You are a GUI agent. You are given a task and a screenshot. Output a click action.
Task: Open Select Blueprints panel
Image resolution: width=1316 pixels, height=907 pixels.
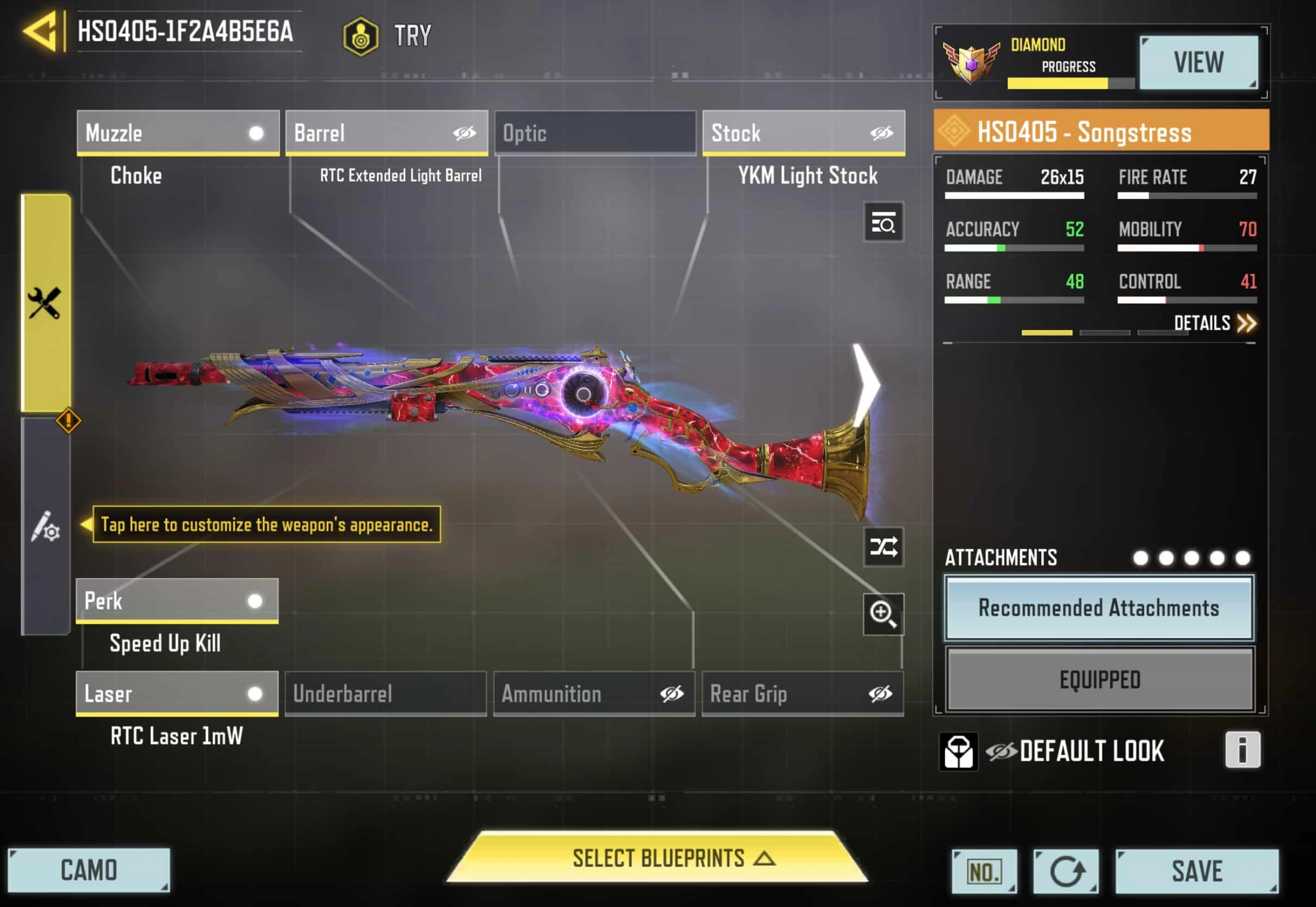[657, 858]
